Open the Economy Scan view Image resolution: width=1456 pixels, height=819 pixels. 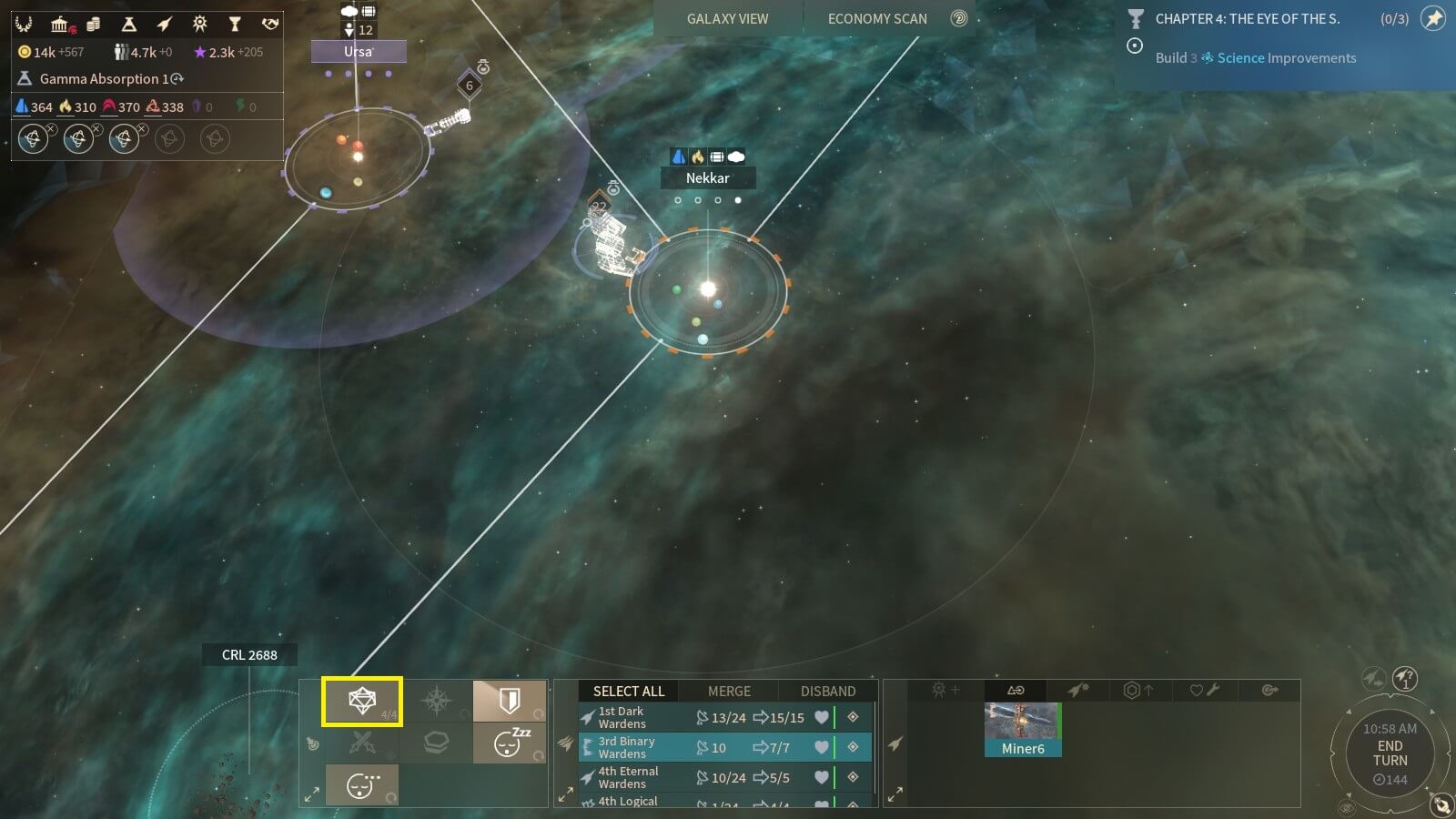pos(877,18)
